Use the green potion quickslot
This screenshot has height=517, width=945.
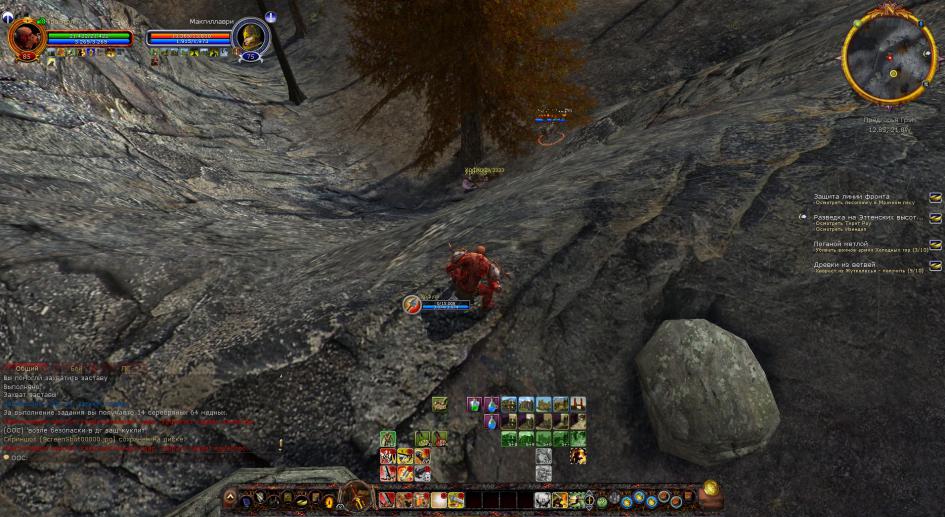pos(474,405)
